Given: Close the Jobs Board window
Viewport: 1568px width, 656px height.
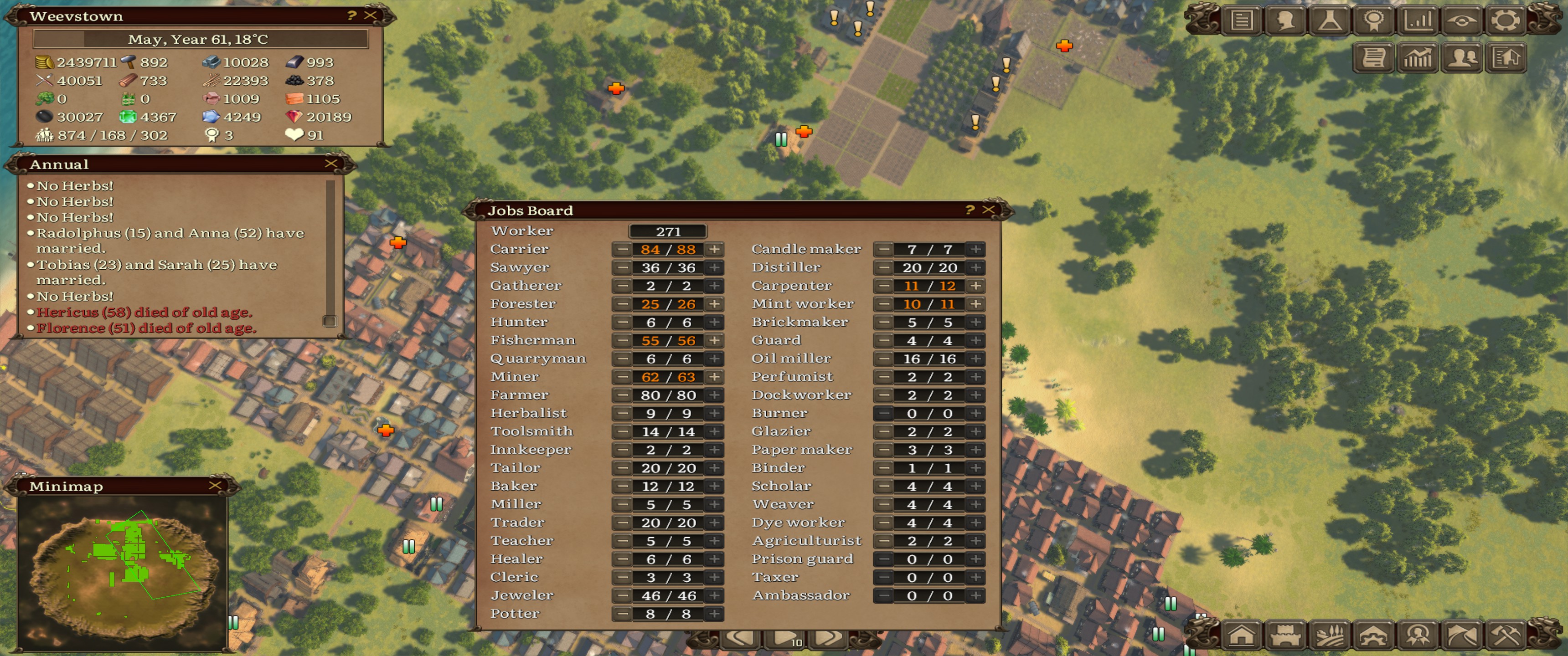Looking at the screenshot, I should point(989,210).
